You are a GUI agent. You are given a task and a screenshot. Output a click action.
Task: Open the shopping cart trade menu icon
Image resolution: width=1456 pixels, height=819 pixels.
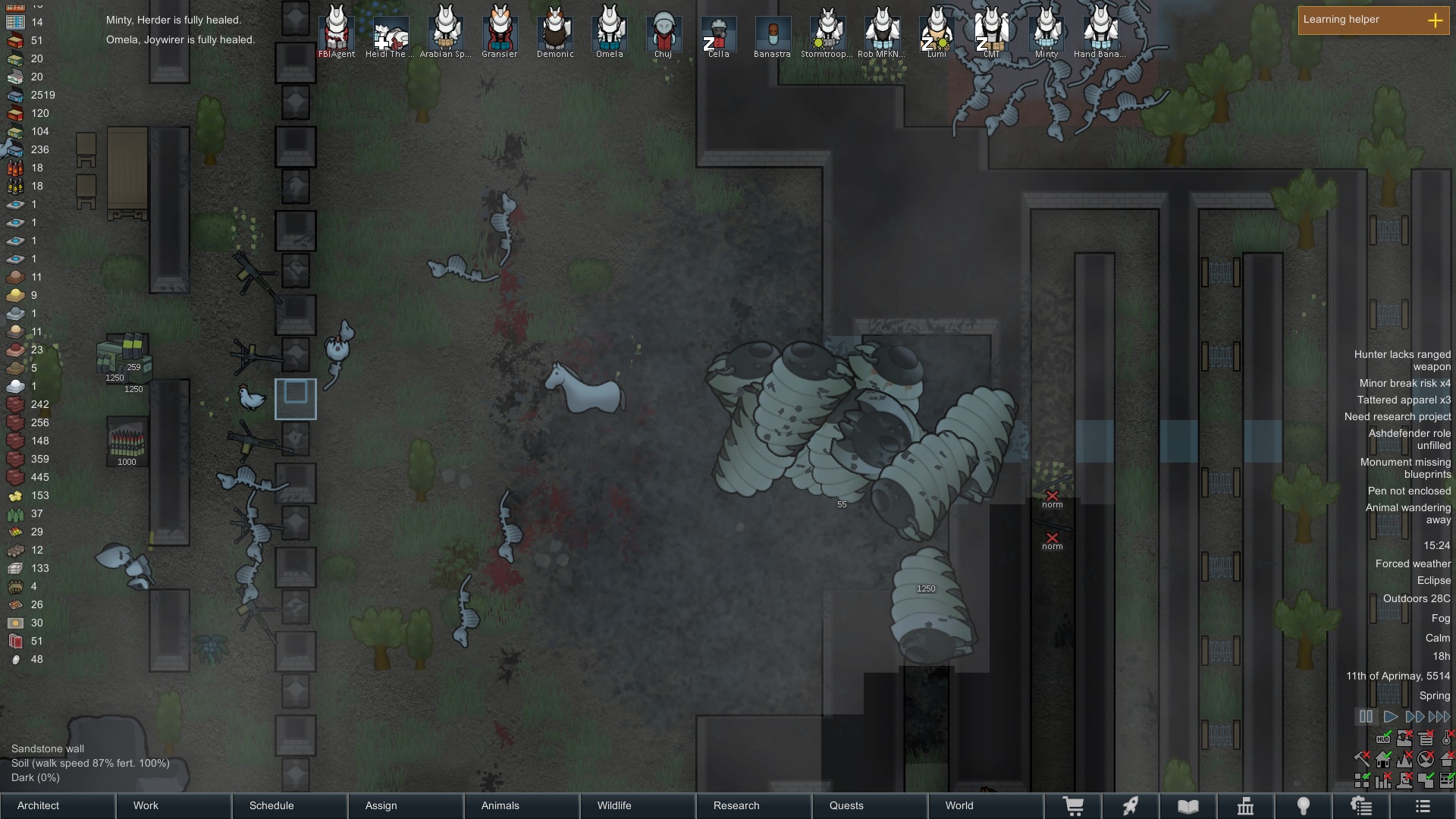(x=1073, y=806)
